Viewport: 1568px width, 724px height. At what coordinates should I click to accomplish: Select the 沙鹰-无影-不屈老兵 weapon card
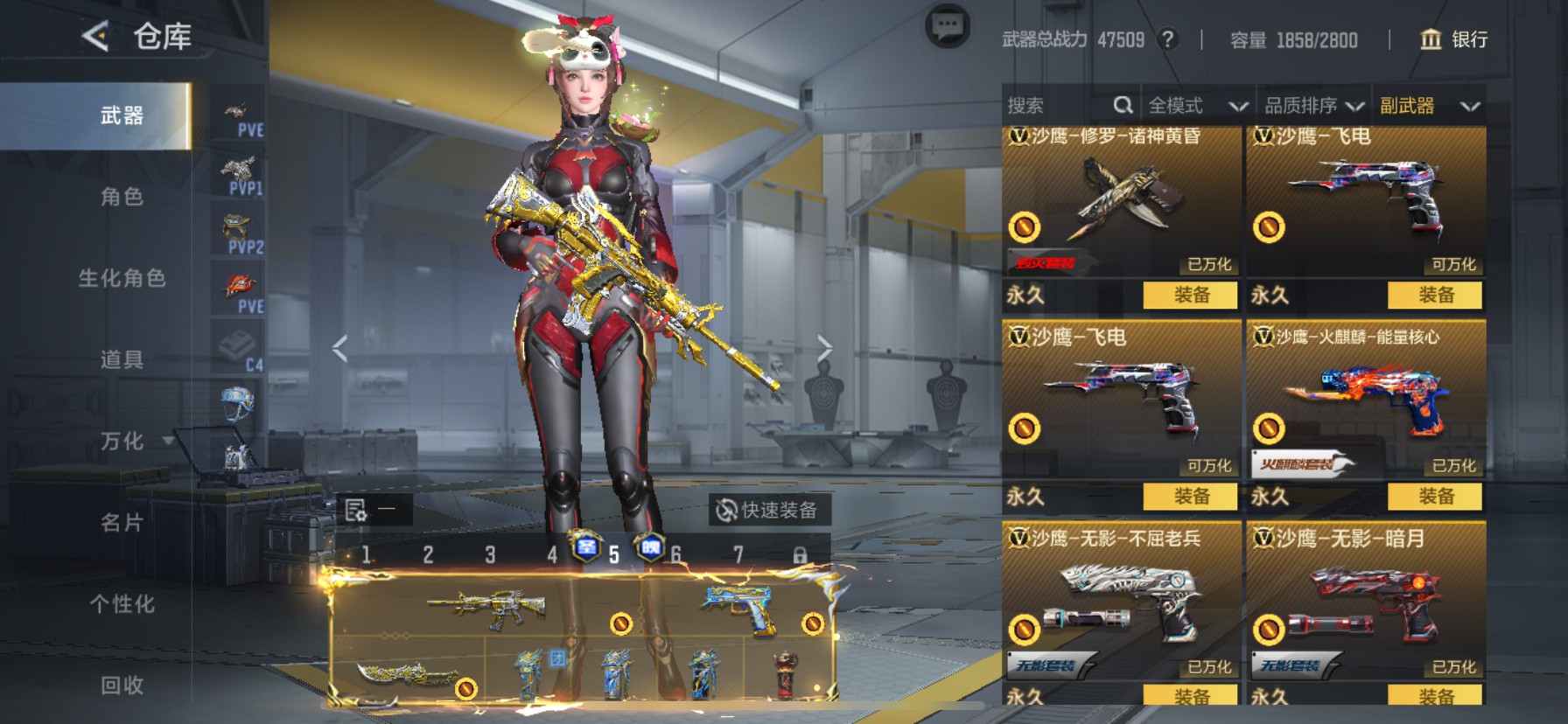point(1120,603)
